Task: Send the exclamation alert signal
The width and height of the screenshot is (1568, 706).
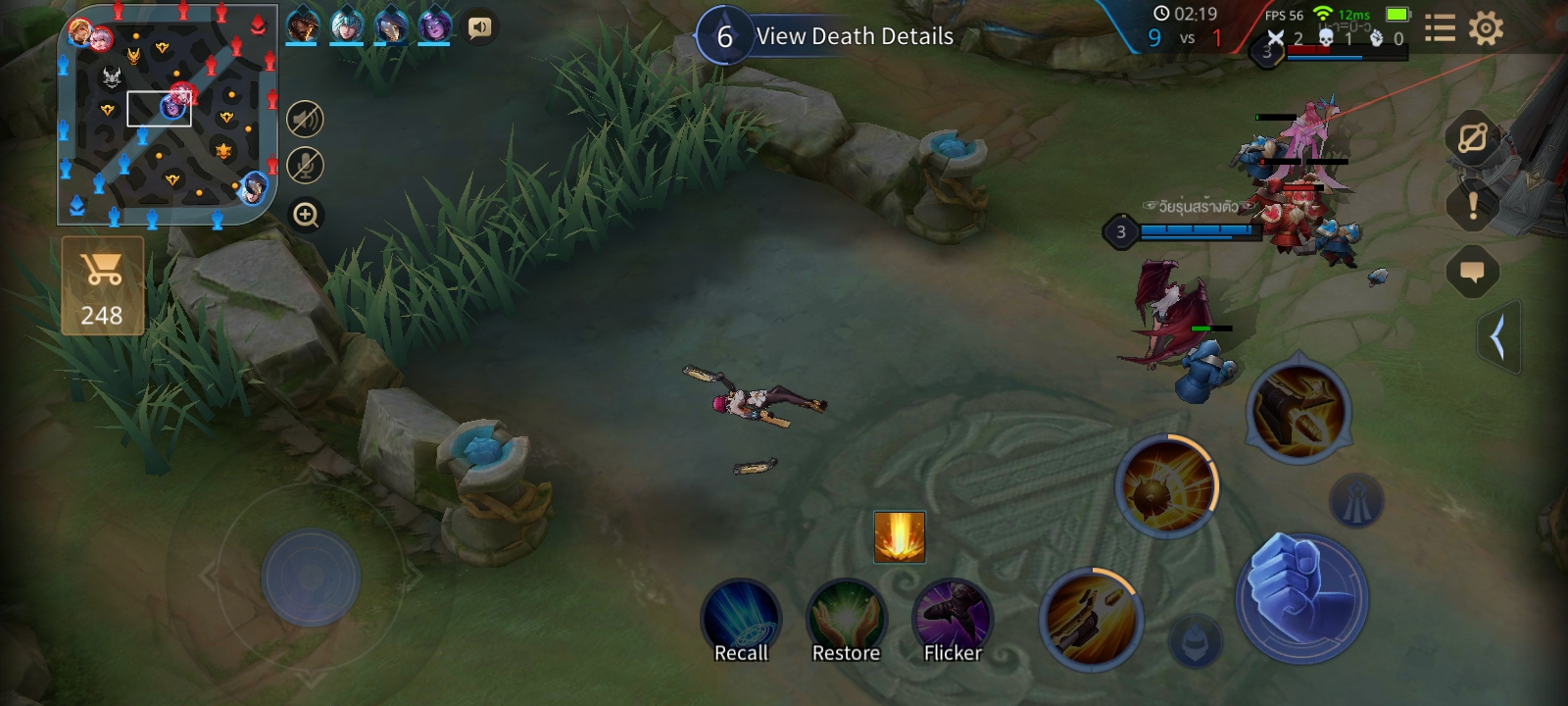Action: click(x=1472, y=206)
